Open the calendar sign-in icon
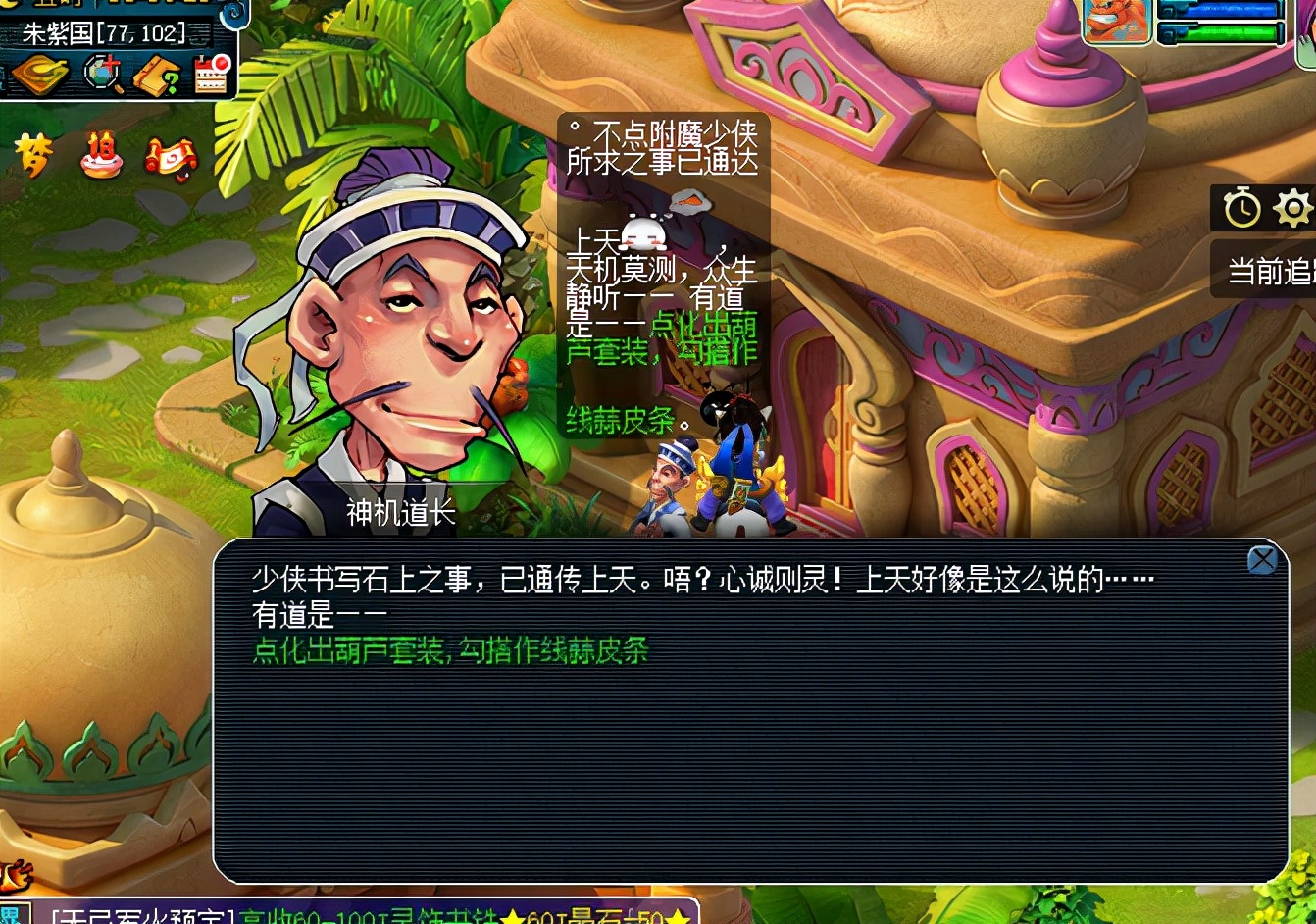 pyautogui.click(x=208, y=75)
